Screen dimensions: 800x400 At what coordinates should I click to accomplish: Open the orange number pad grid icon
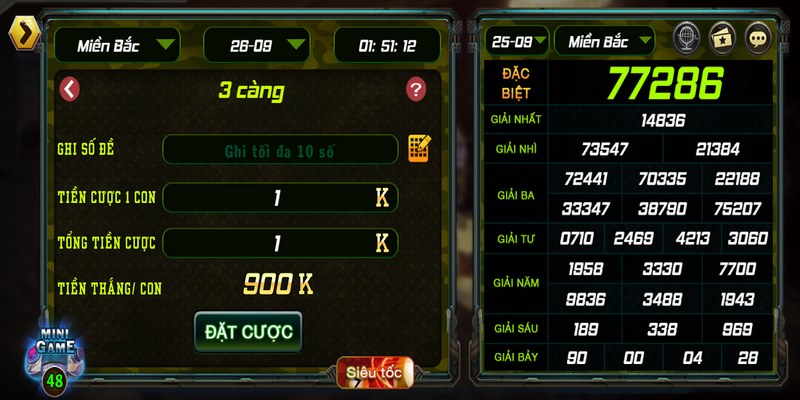[418, 149]
